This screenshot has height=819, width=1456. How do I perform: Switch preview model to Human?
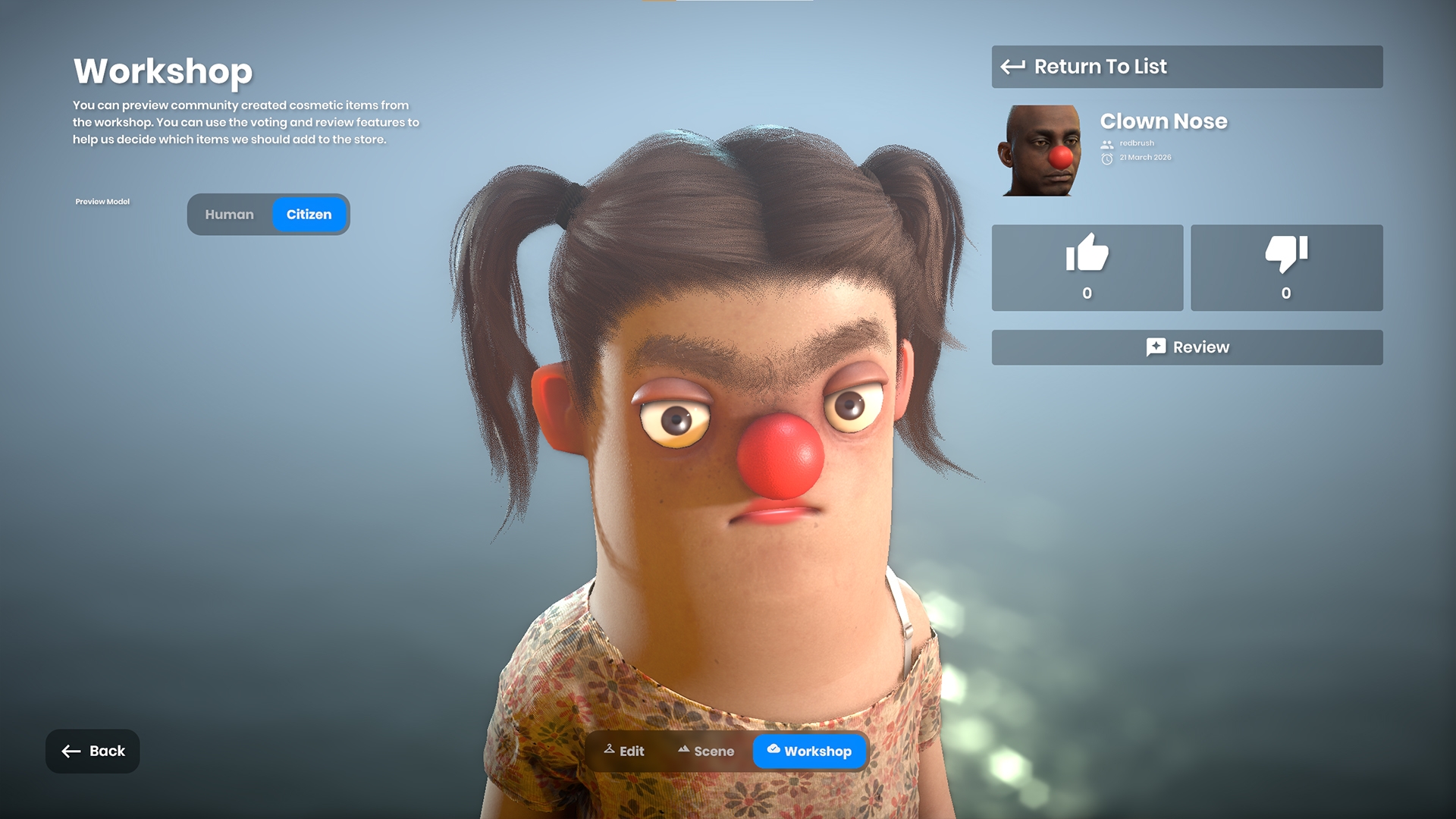(x=229, y=215)
